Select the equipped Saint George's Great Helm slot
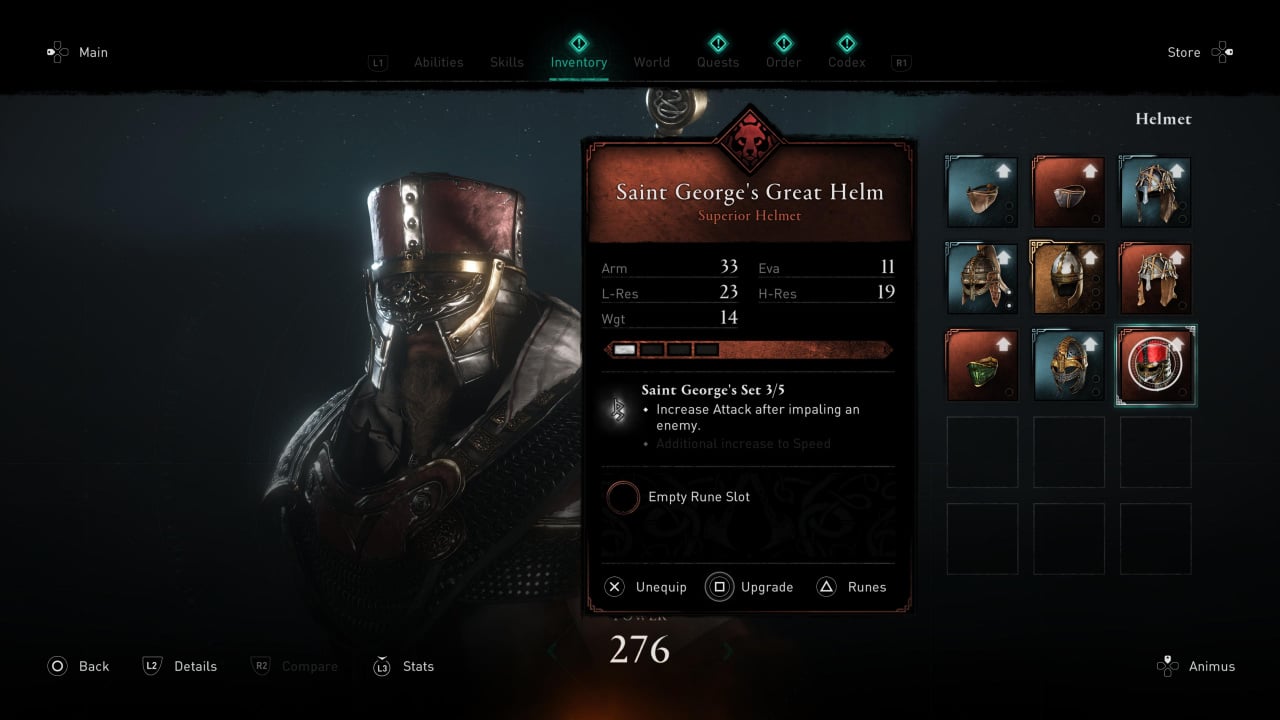This screenshot has height=720, width=1280. point(1155,365)
